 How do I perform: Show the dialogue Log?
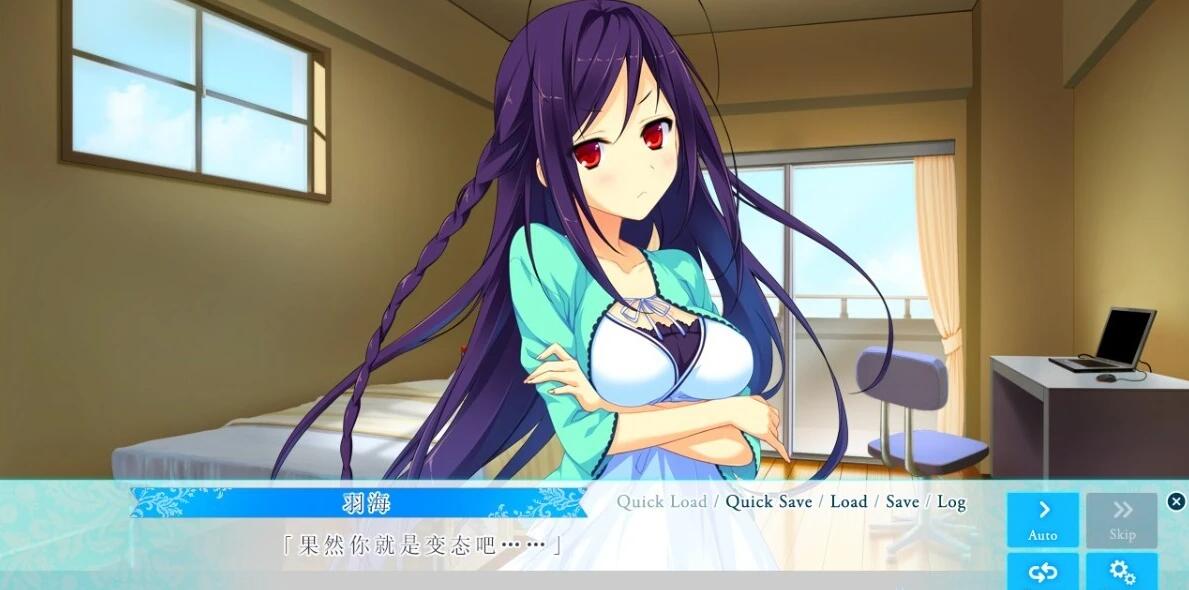click(951, 502)
